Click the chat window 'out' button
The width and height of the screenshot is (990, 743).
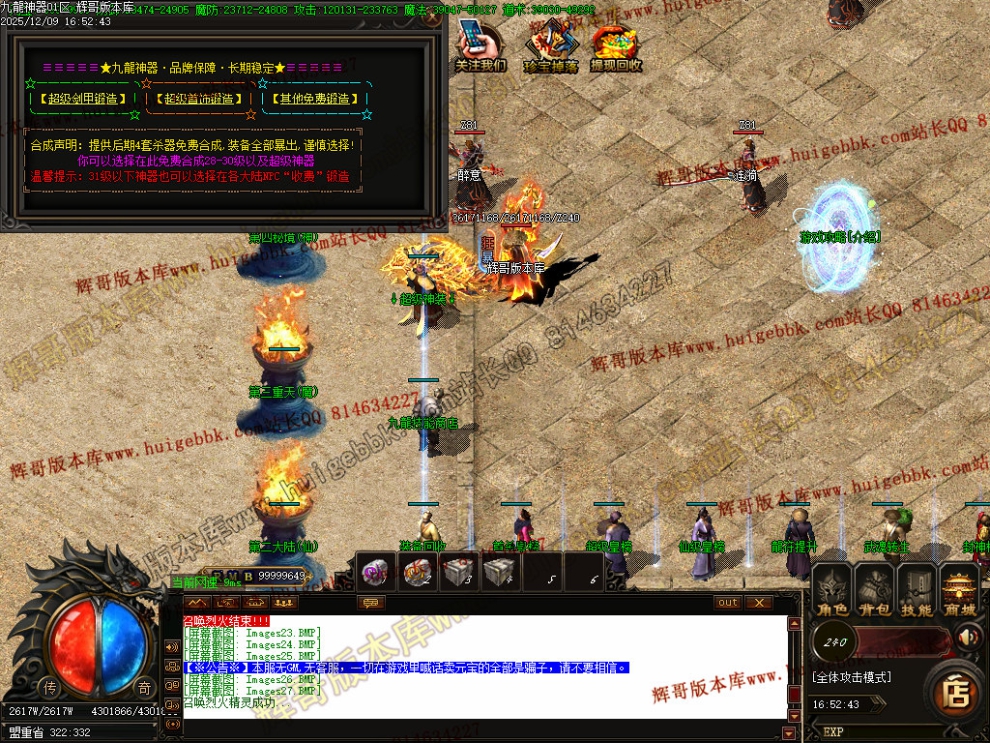[728, 602]
